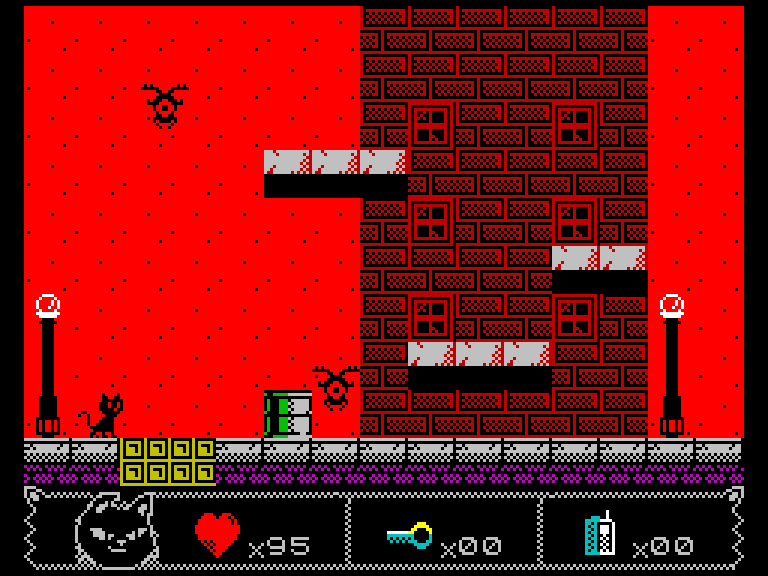
Task: Select the milk carton item icon
Action: [600, 535]
